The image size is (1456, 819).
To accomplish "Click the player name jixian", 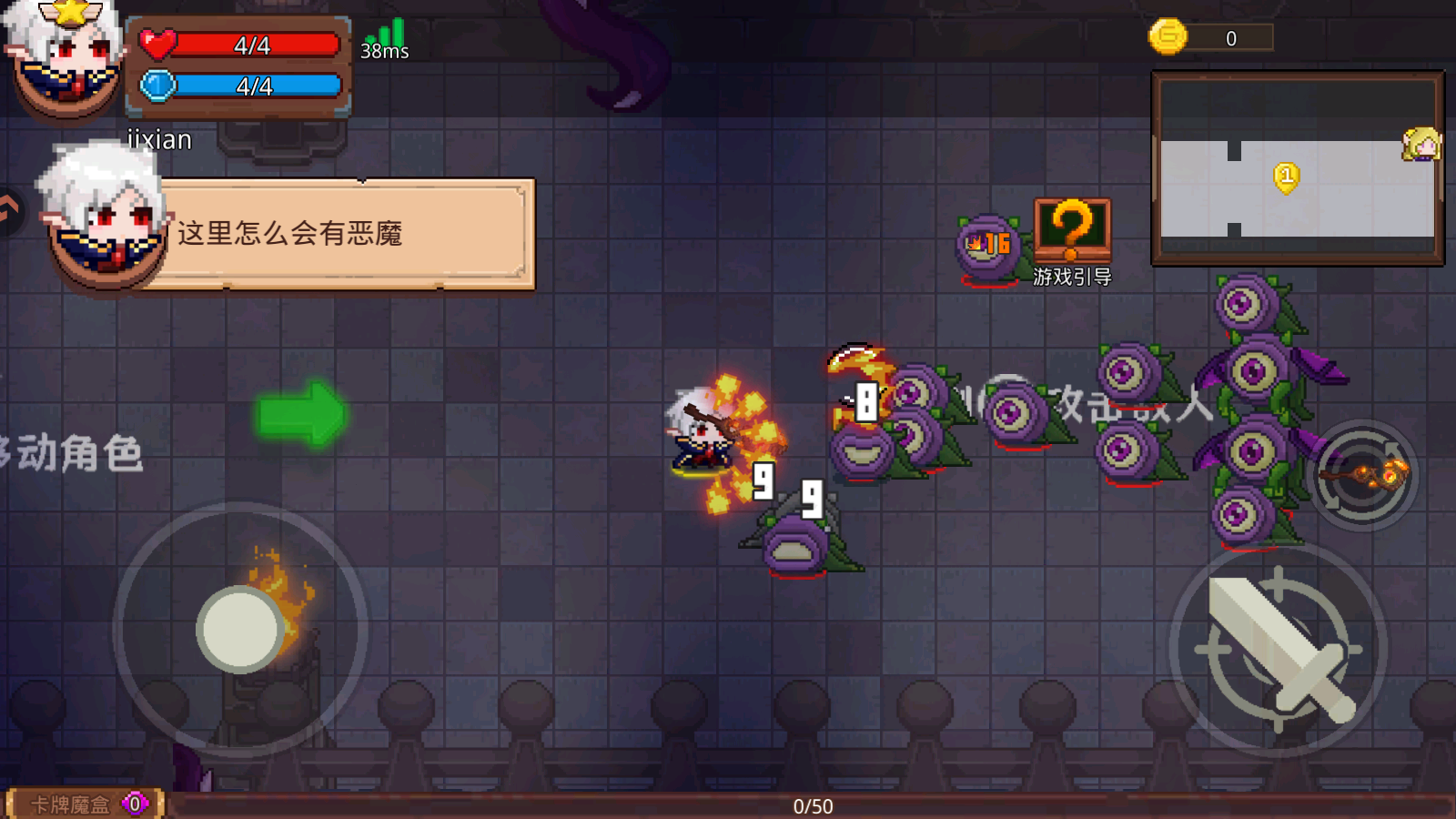I will [159, 139].
